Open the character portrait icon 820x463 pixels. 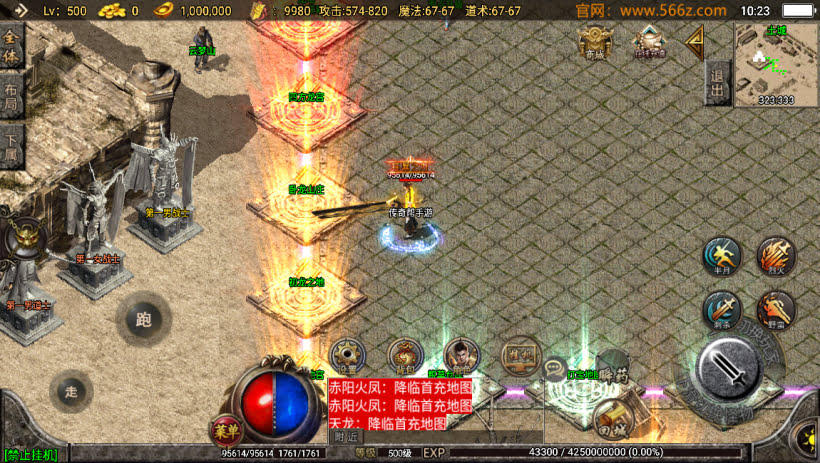point(461,354)
